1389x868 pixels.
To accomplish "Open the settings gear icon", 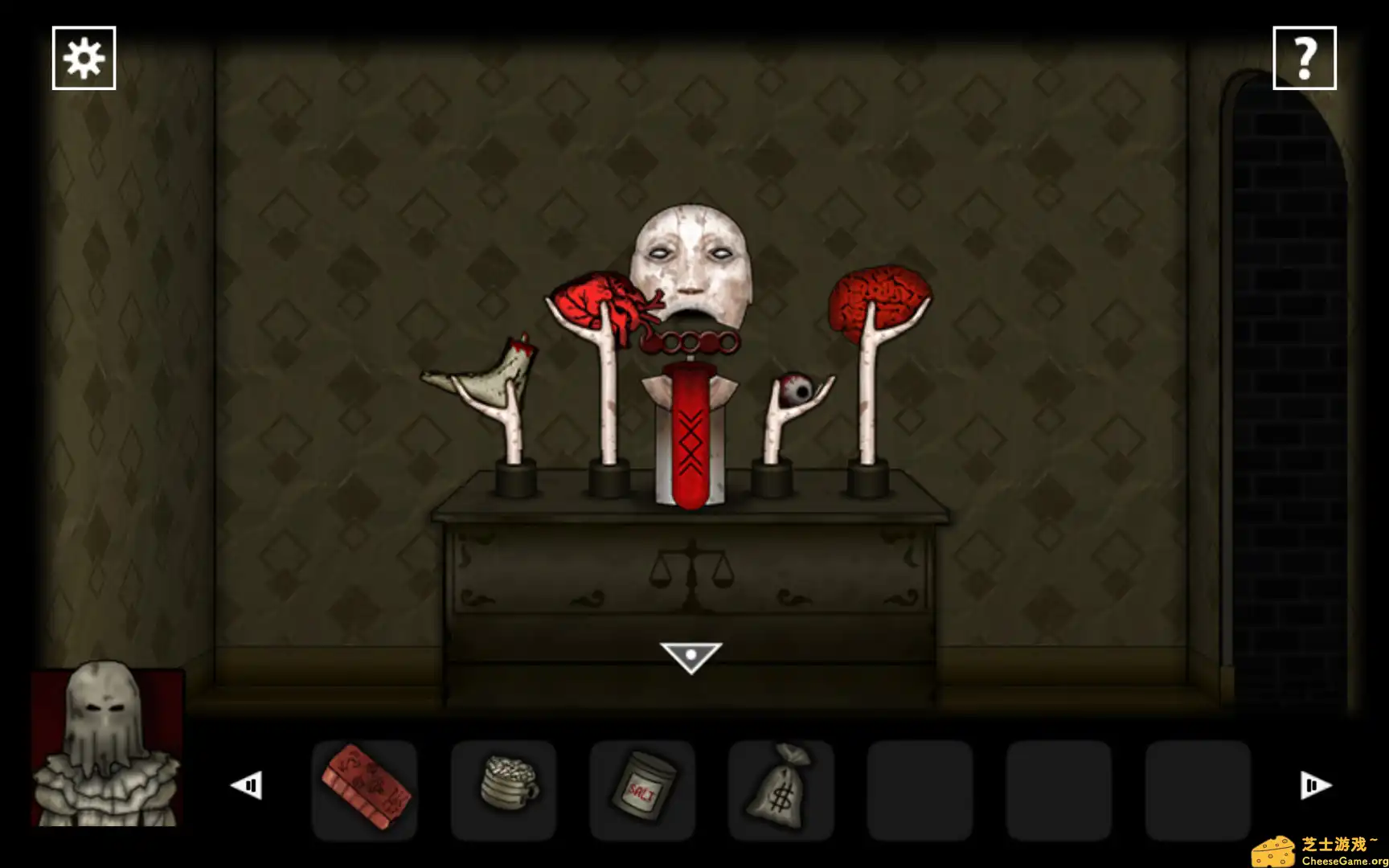I will click(x=84, y=58).
